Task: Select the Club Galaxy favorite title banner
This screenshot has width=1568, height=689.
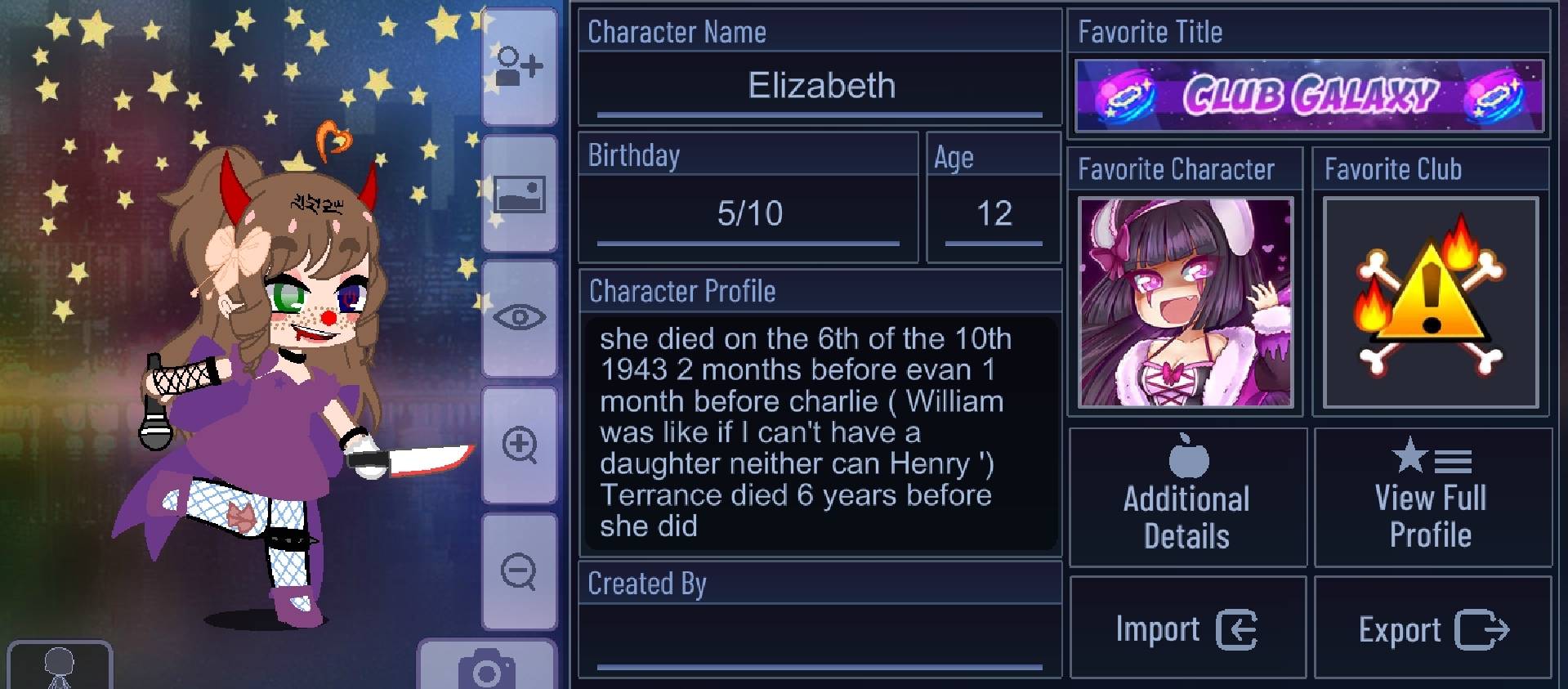Action: 1309,96
